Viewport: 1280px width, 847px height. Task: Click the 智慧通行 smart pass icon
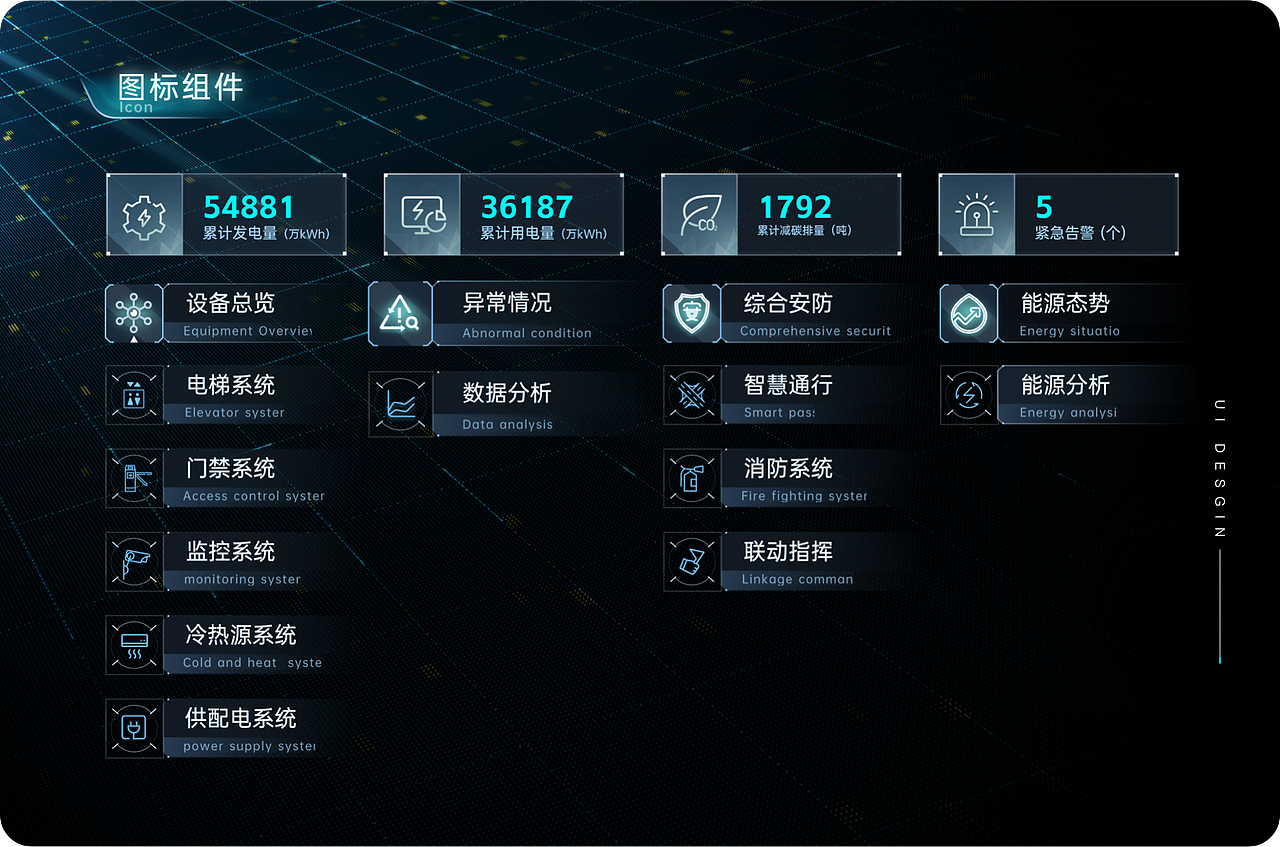(x=692, y=395)
